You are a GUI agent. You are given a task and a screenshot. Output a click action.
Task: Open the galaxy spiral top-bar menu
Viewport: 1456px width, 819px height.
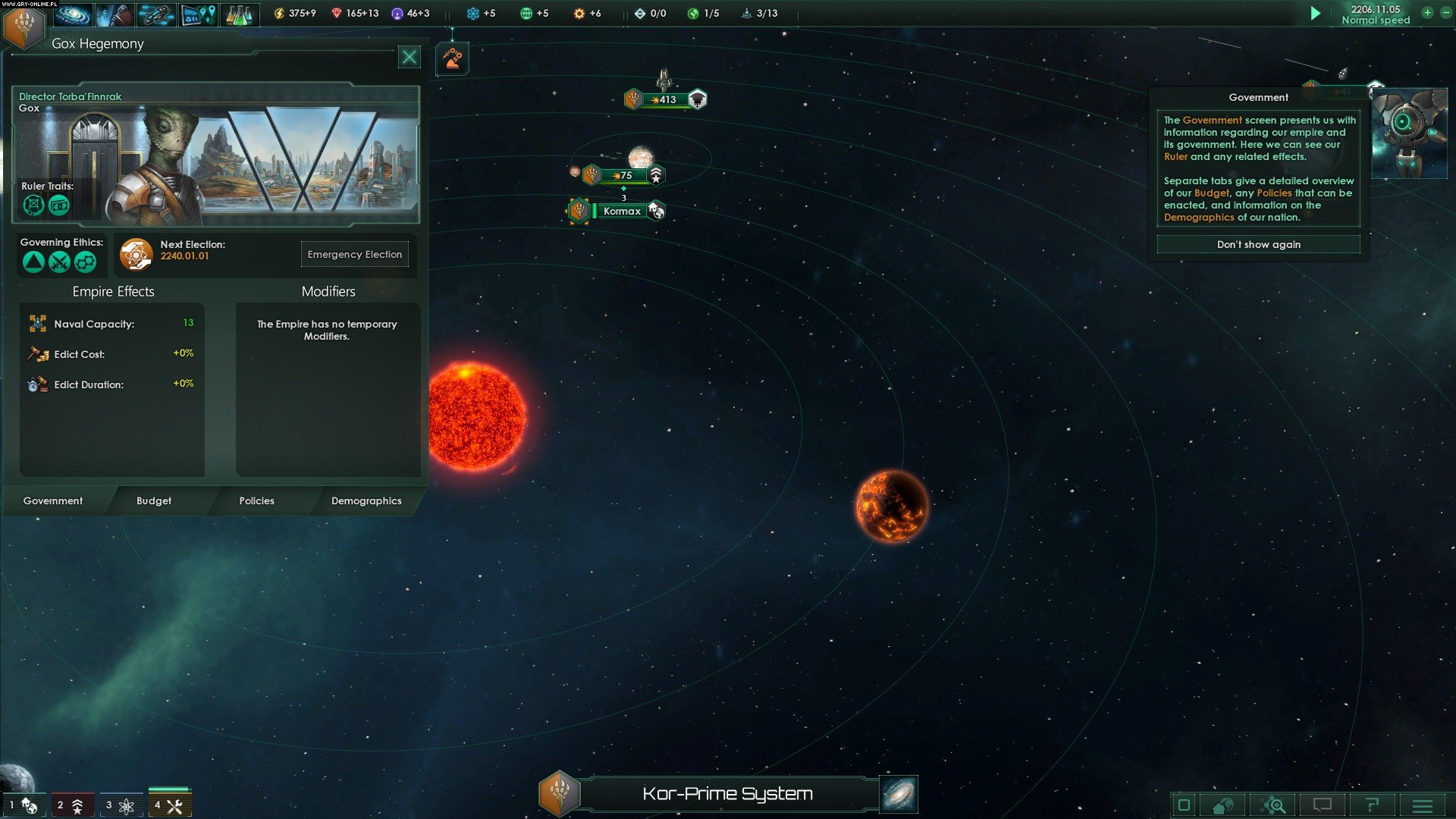(74, 14)
